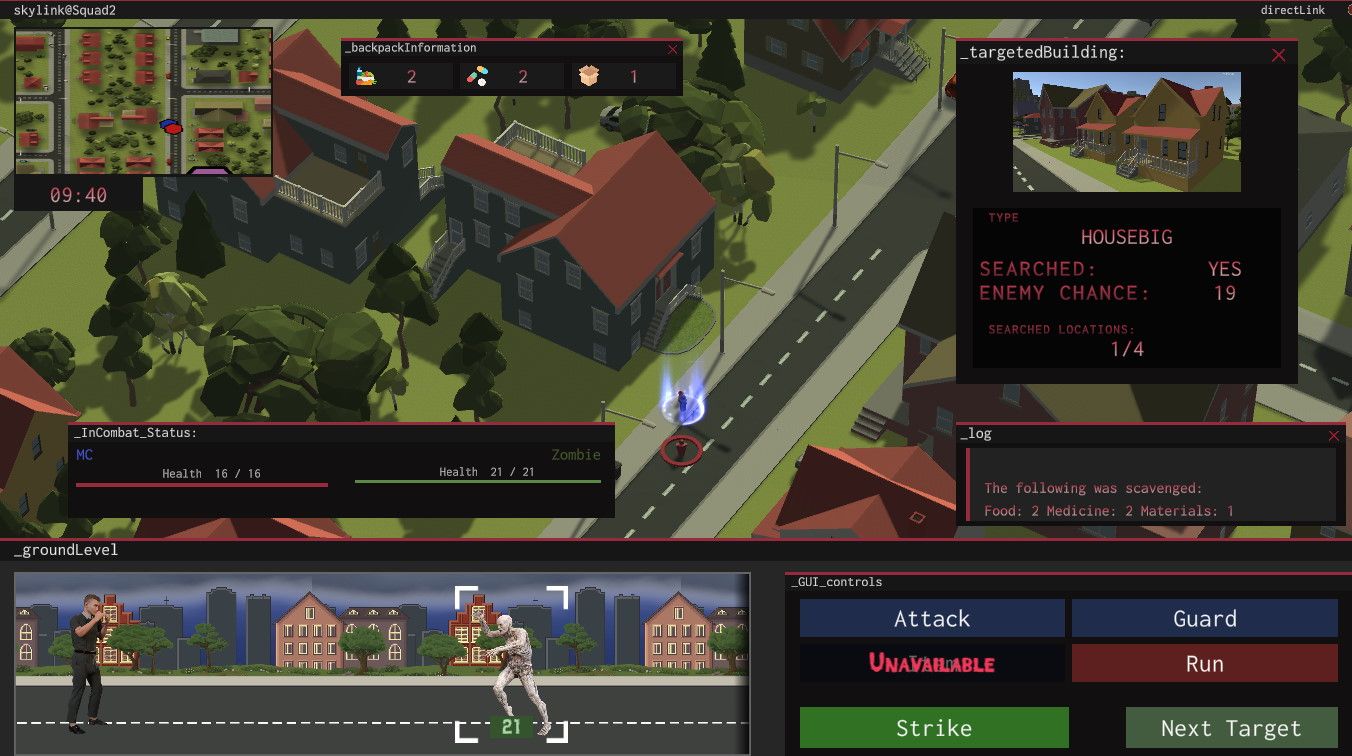Select the medicine pills in backpack
The width and height of the screenshot is (1352, 756).
(x=478, y=76)
